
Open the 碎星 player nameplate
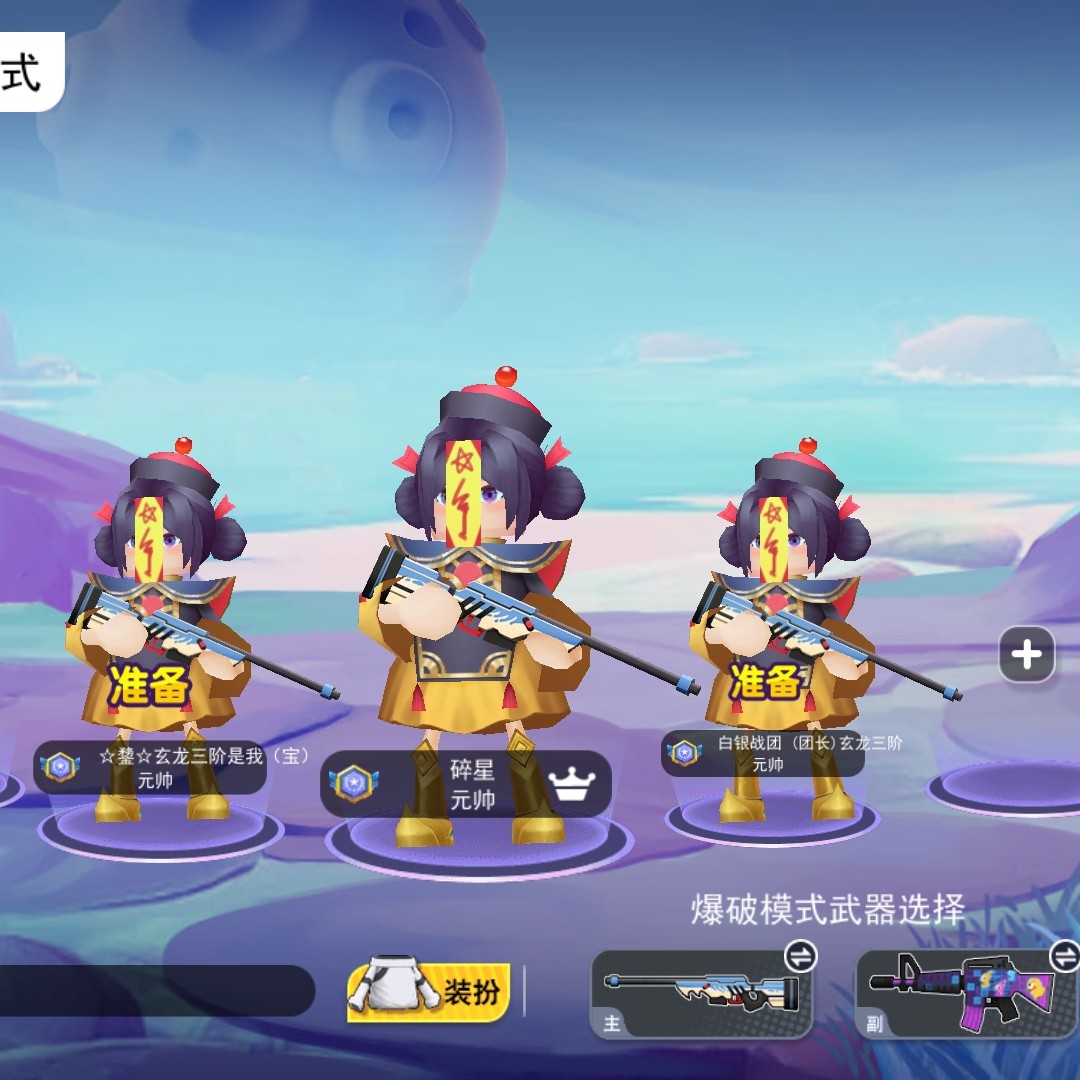466,785
